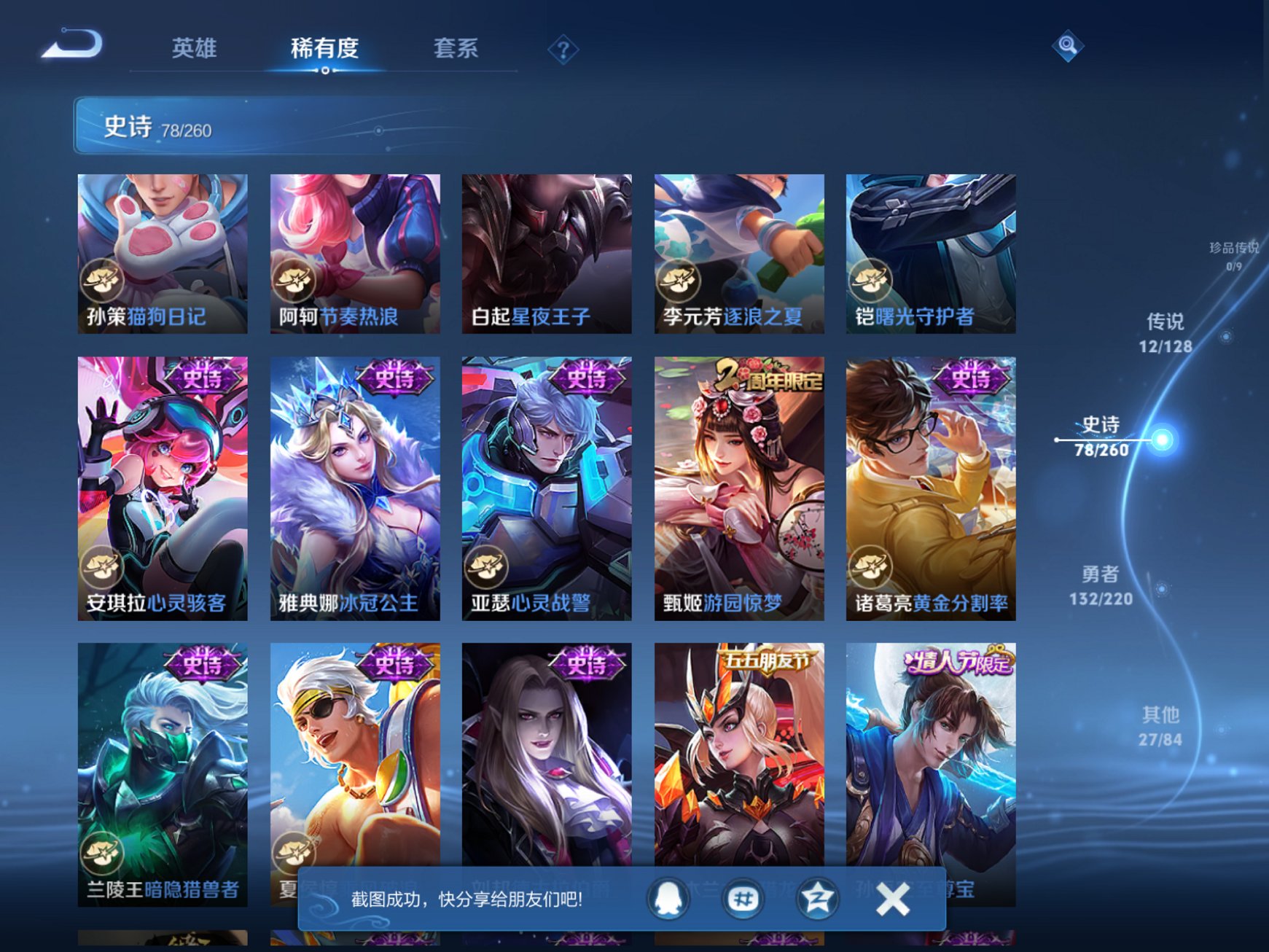Screen dimensions: 1269x952
Task: Share screenshot to QZone star icon
Action: coord(816,899)
